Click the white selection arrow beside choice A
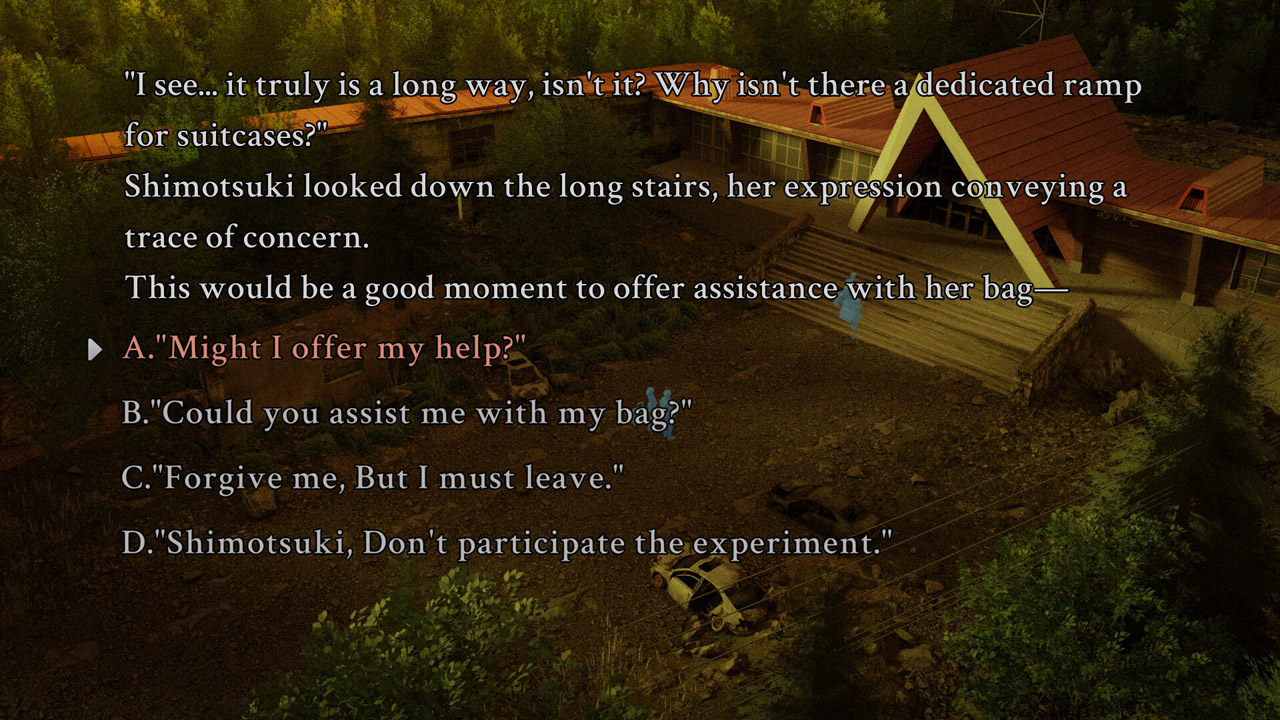1280x720 pixels. (95, 349)
